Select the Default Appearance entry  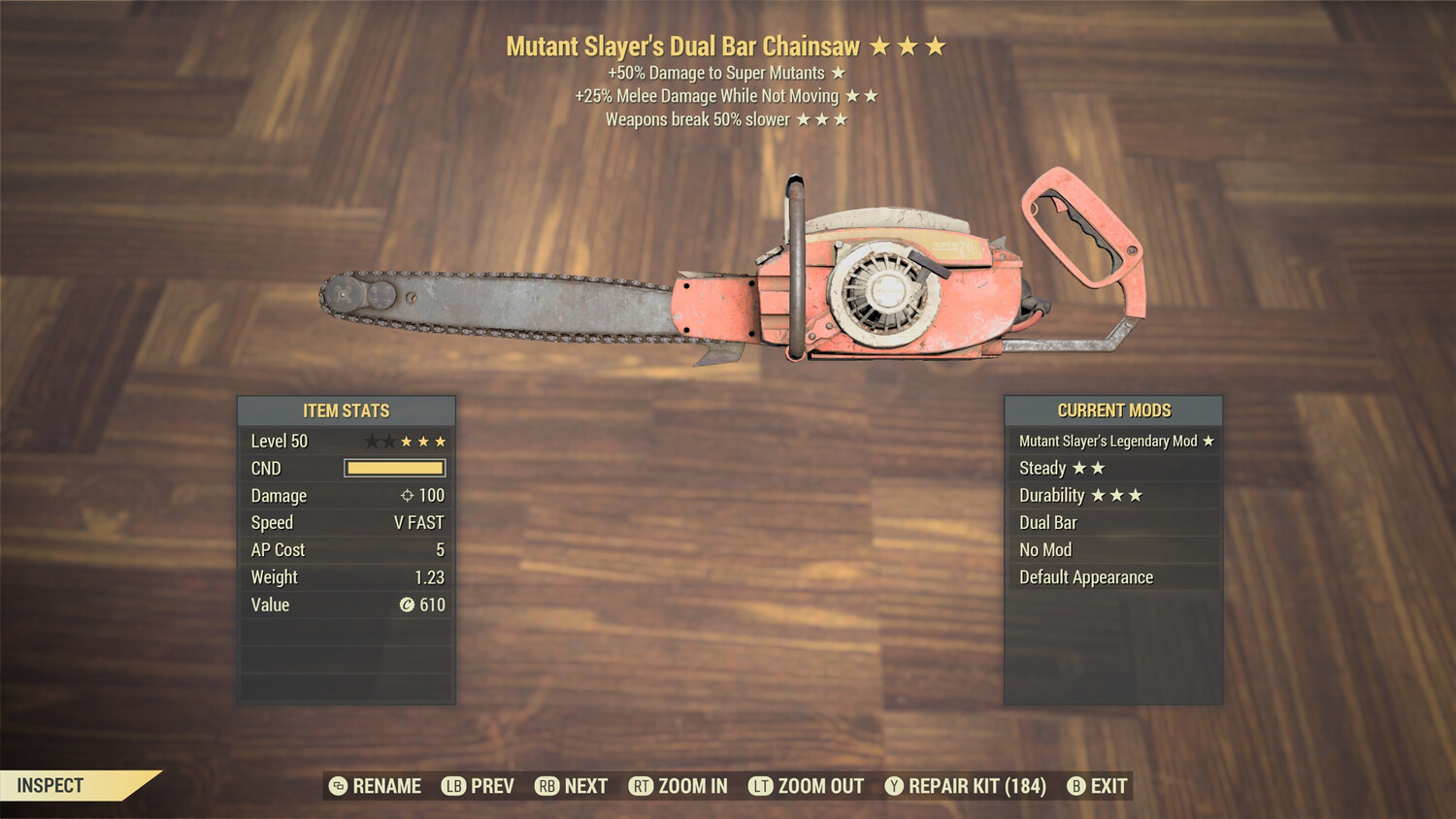1113,577
